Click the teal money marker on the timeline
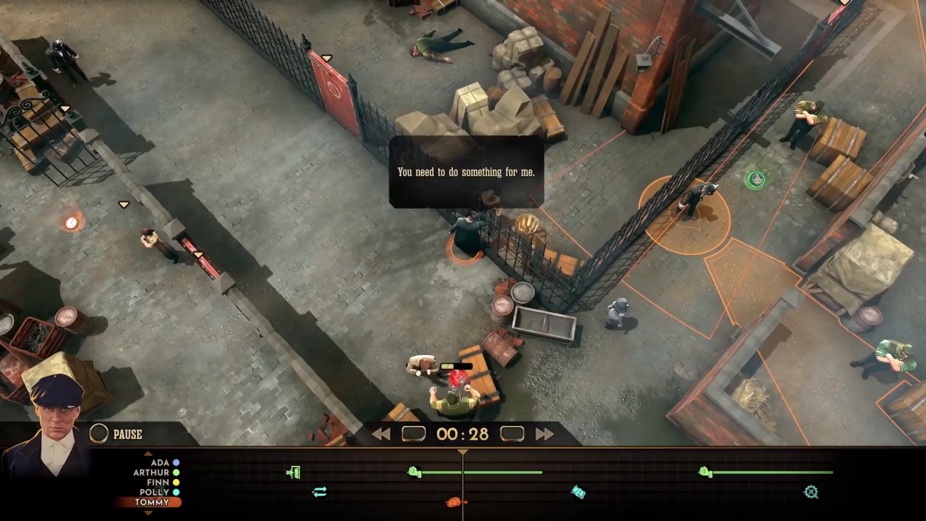 coord(578,491)
